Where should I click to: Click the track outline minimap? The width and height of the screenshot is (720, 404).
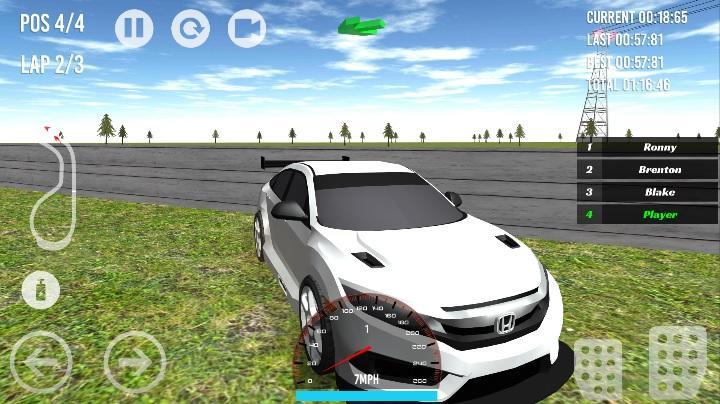pos(51,190)
